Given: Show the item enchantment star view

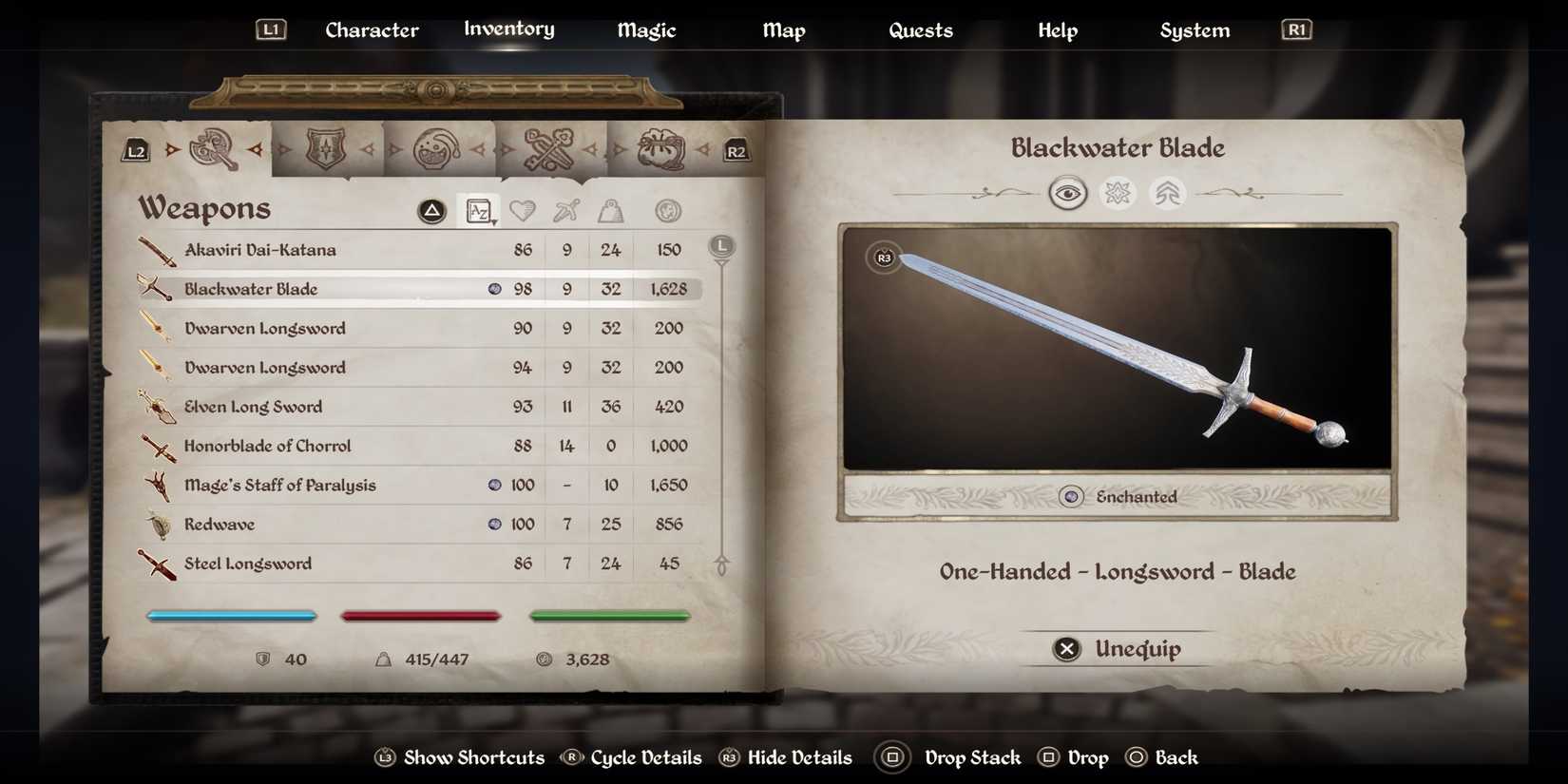Looking at the screenshot, I should point(1118,193).
